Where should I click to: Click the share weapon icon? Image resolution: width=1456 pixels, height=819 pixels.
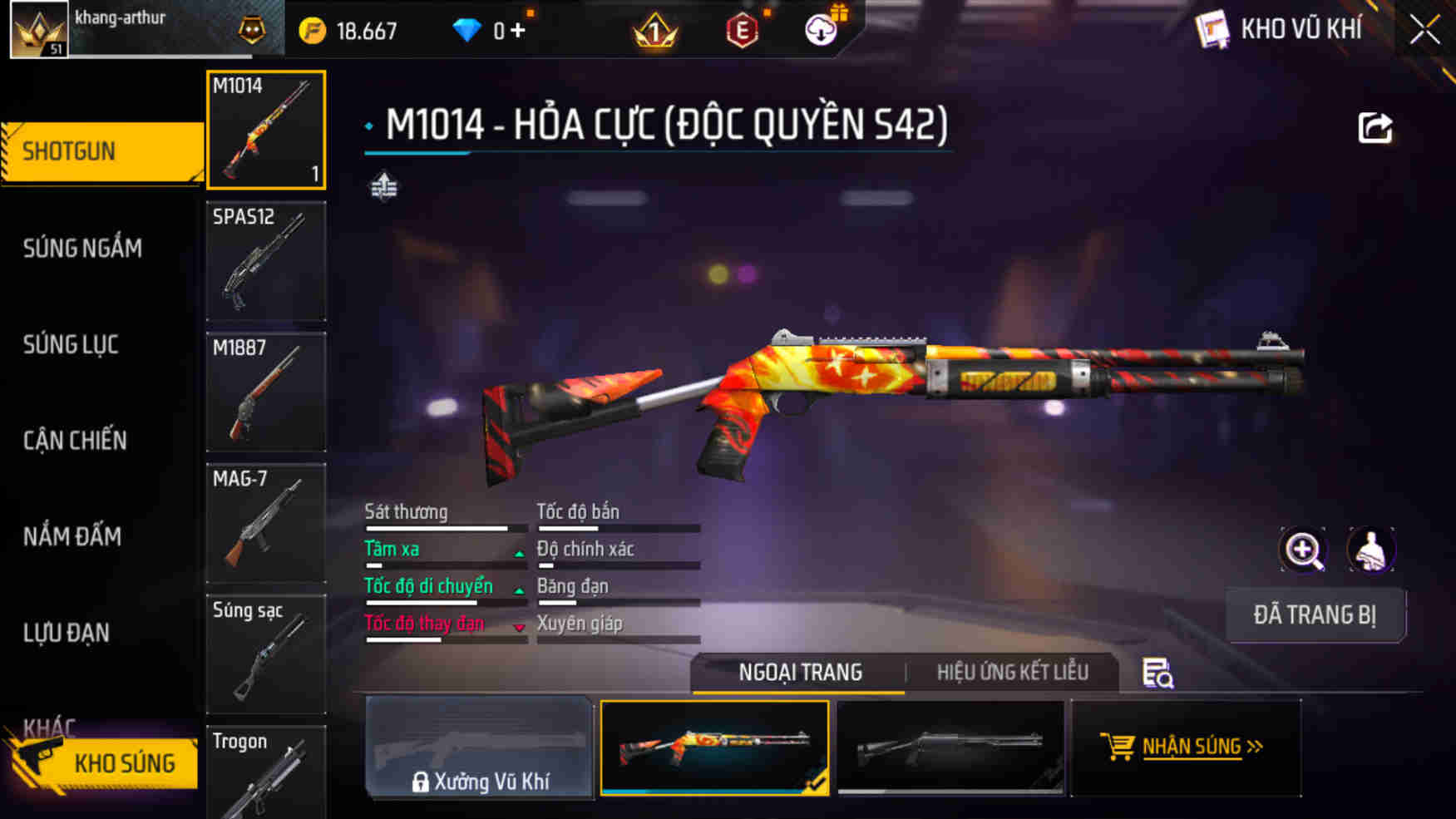click(1376, 126)
